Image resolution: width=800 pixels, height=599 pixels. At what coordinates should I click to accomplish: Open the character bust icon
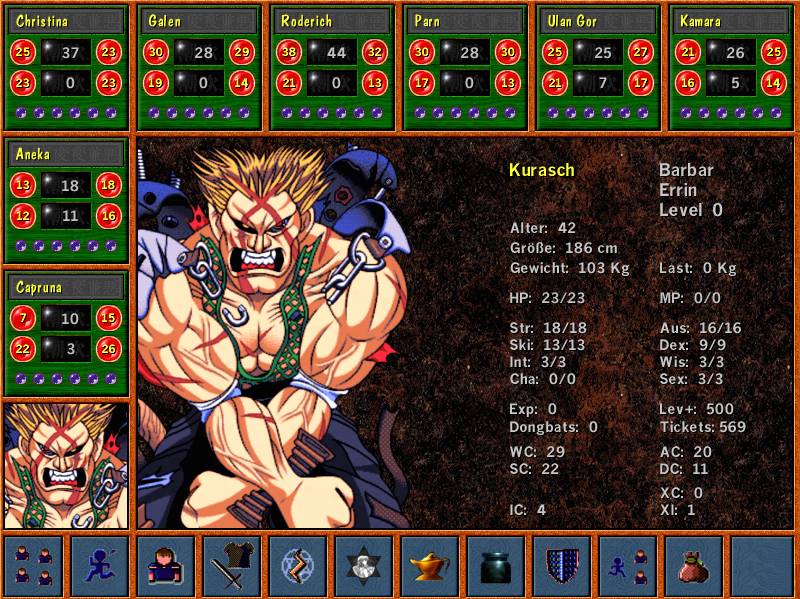[x=166, y=566]
